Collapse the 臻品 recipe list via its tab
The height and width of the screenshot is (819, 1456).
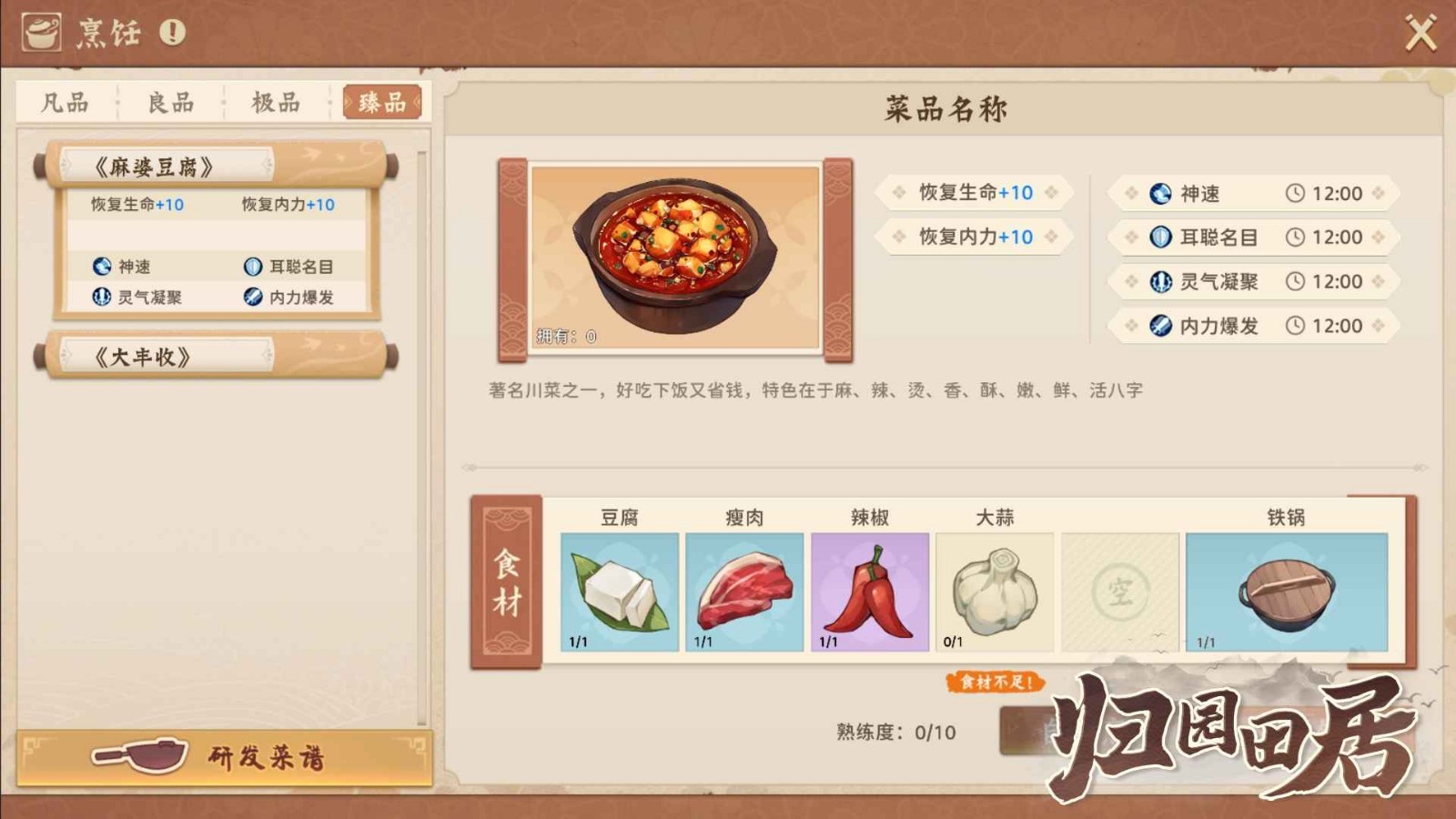pos(382,102)
